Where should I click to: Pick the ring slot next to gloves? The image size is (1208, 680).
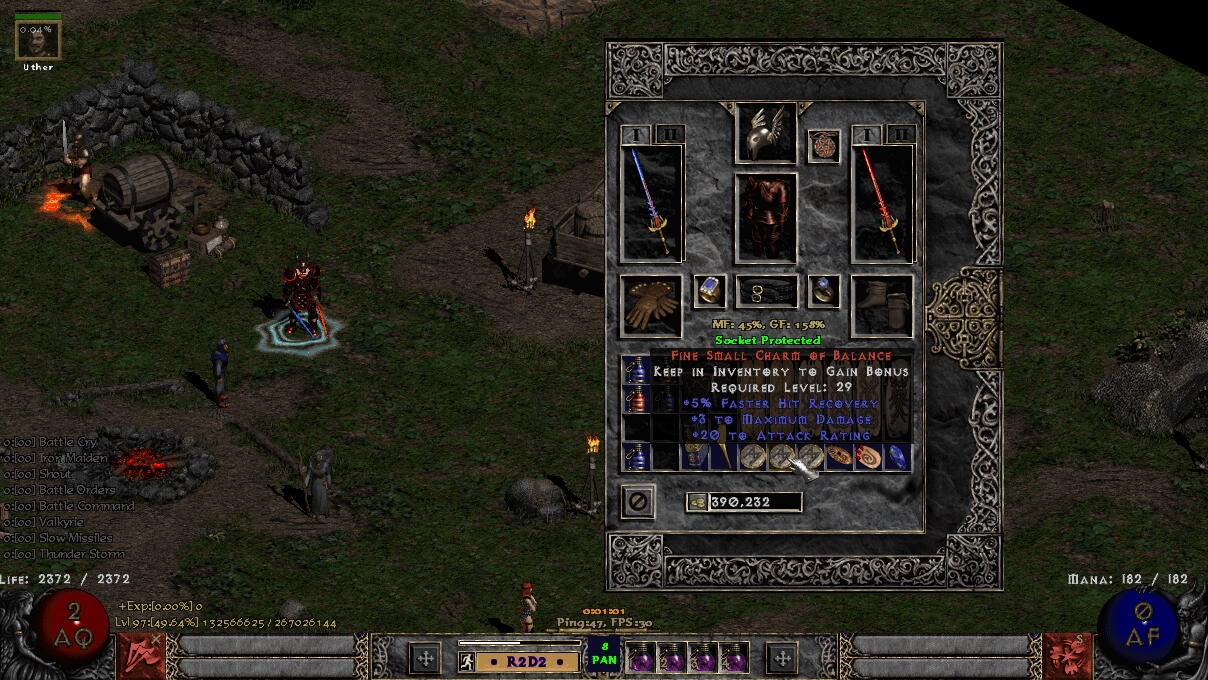click(709, 291)
